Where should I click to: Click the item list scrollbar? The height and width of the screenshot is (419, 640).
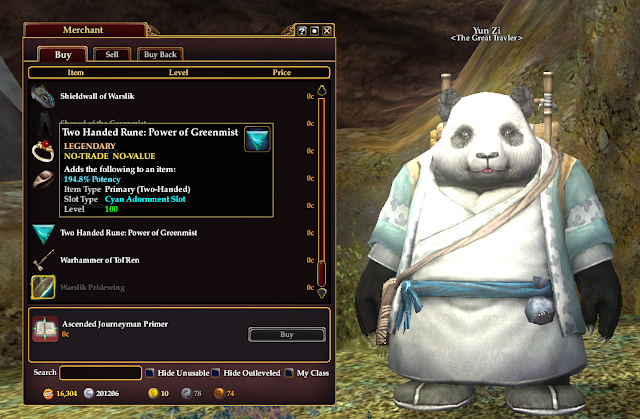pyautogui.click(x=322, y=190)
